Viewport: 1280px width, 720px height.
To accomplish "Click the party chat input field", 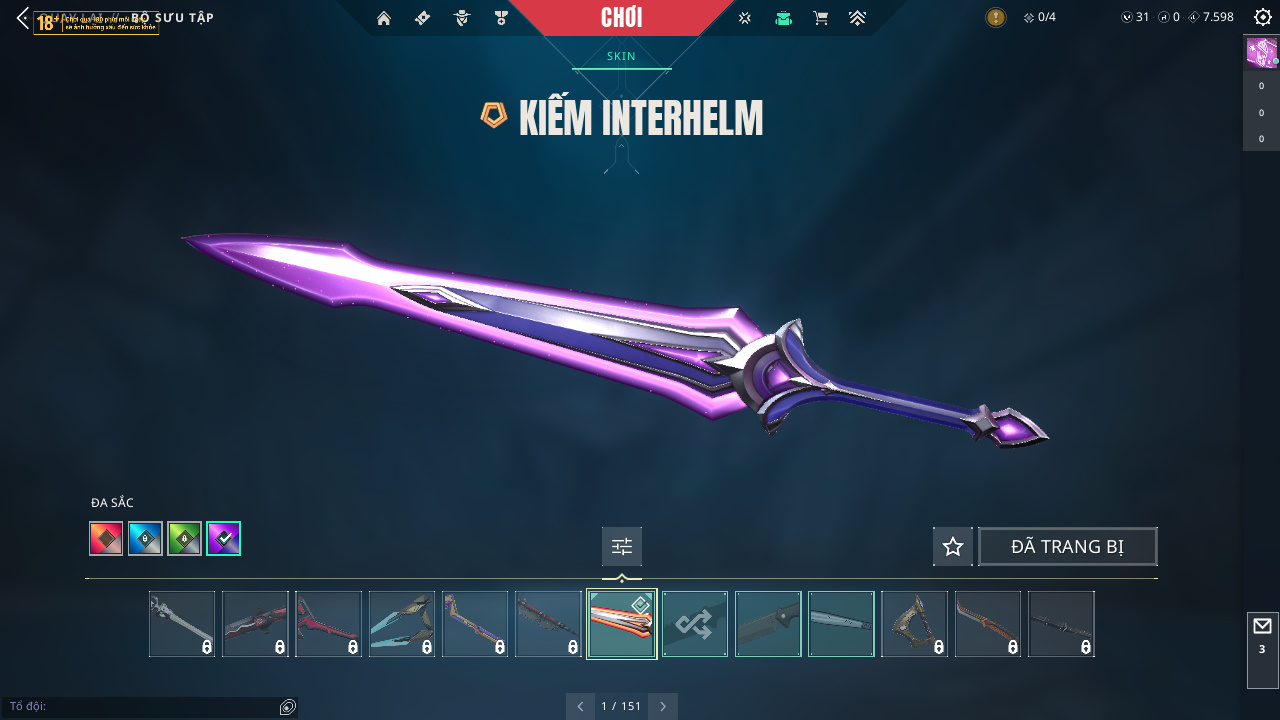I will click(x=140, y=707).
